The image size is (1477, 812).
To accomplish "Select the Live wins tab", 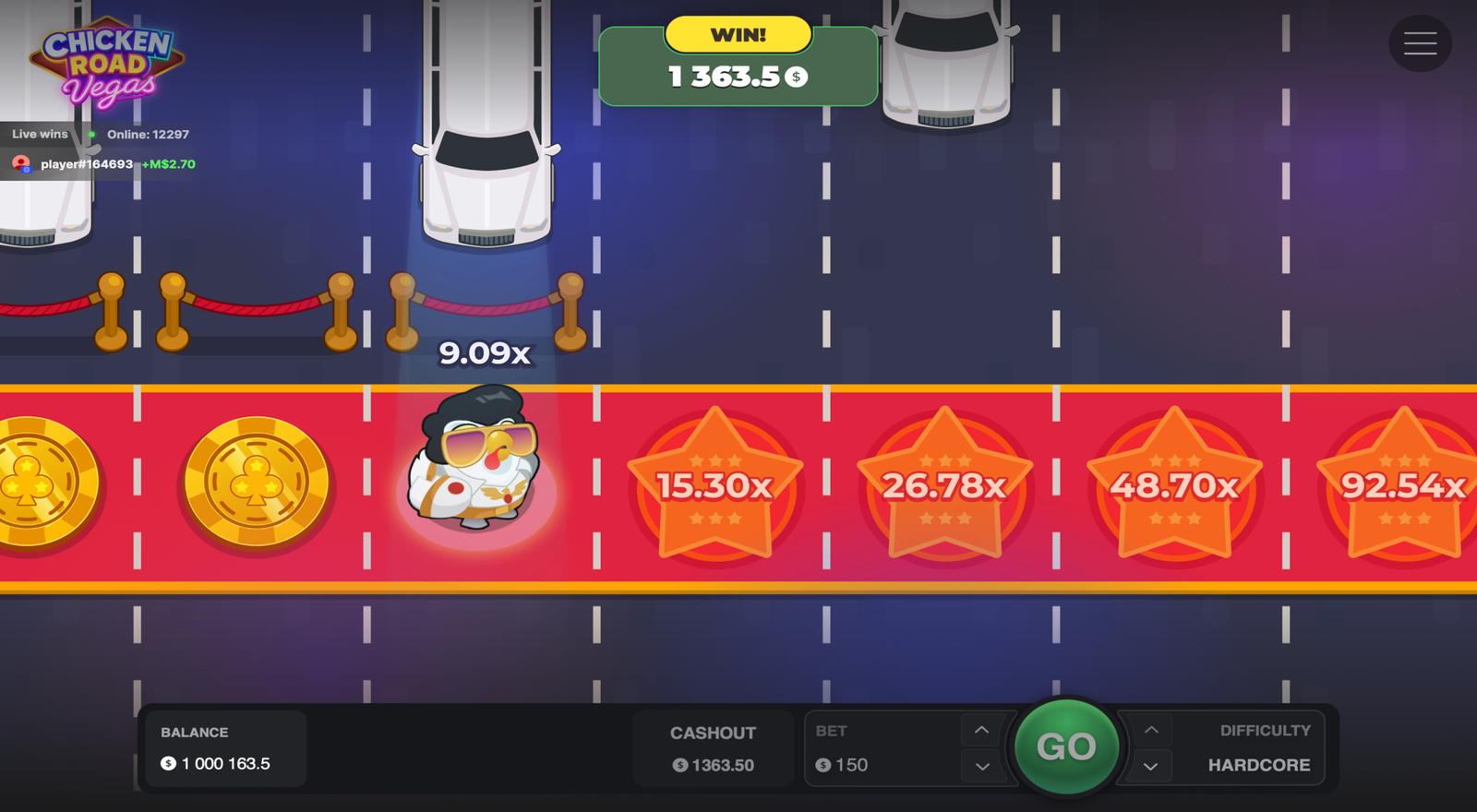I will coord(38,134).
